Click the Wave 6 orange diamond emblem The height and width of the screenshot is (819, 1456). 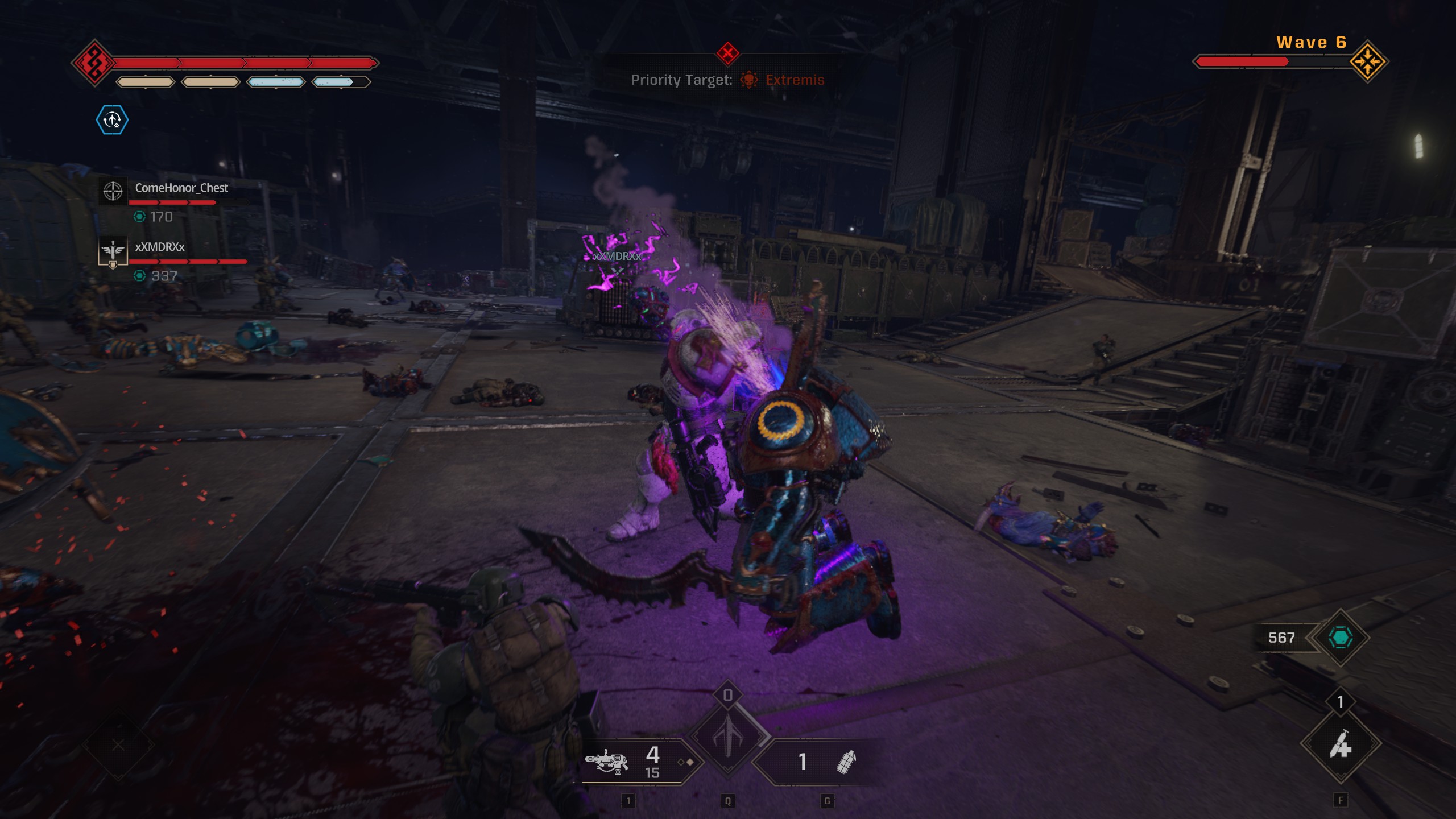1368,61
